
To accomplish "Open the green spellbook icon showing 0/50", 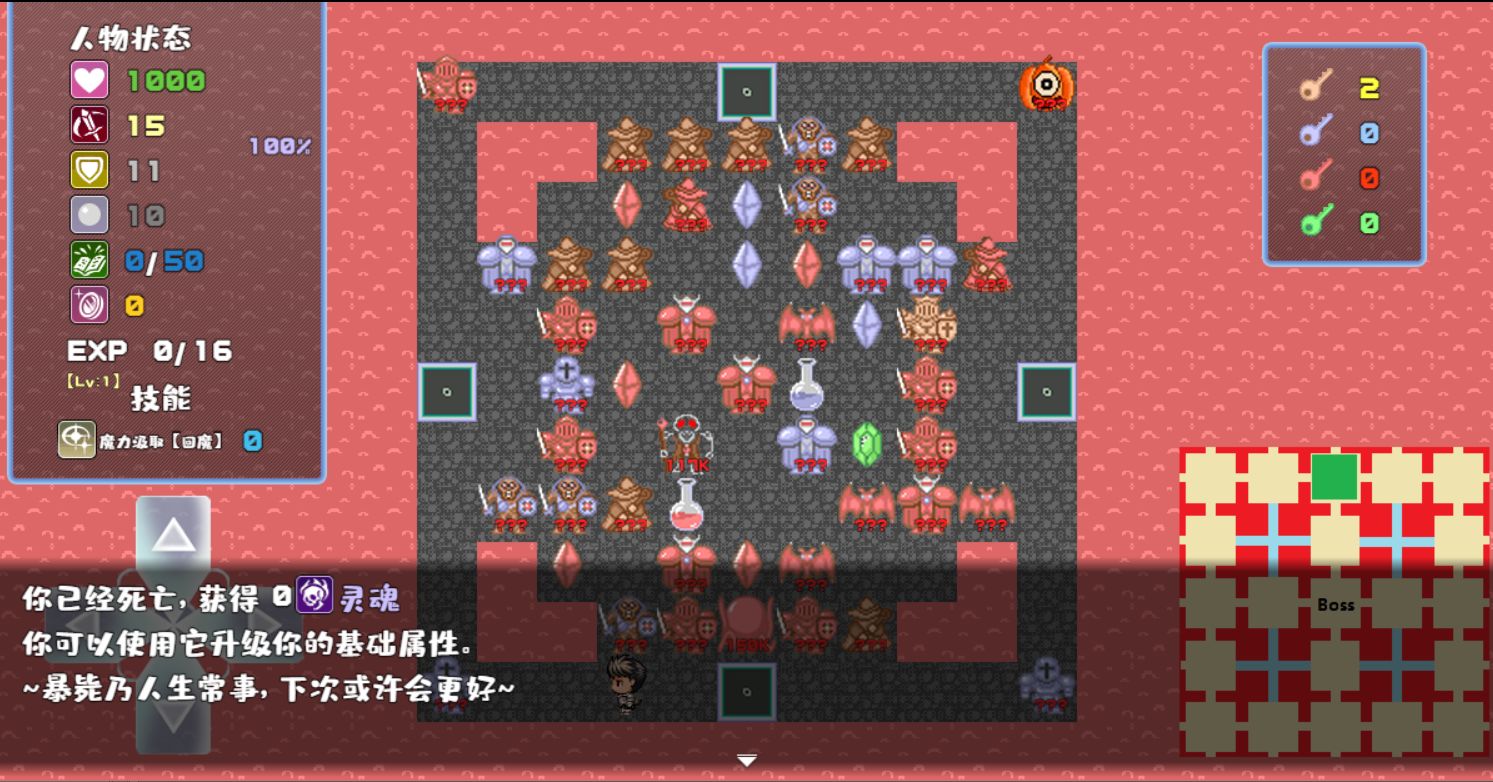I will tap(90, 258).
